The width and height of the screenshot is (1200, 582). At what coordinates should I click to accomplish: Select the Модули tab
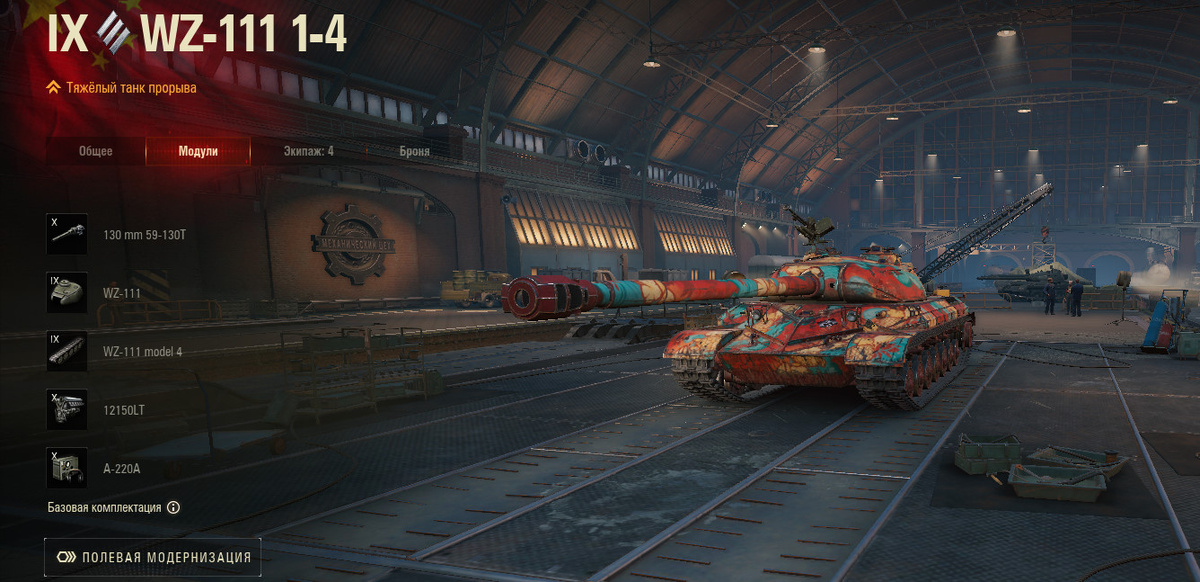(x=198, y=151)
